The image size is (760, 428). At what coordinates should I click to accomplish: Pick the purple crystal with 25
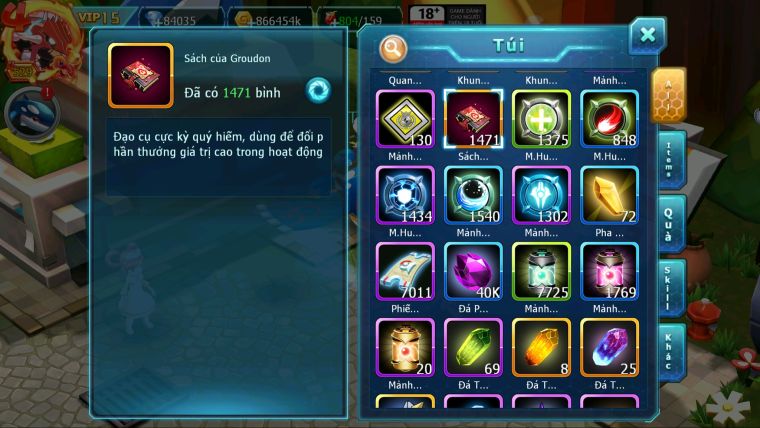click(x=609, y=347)
